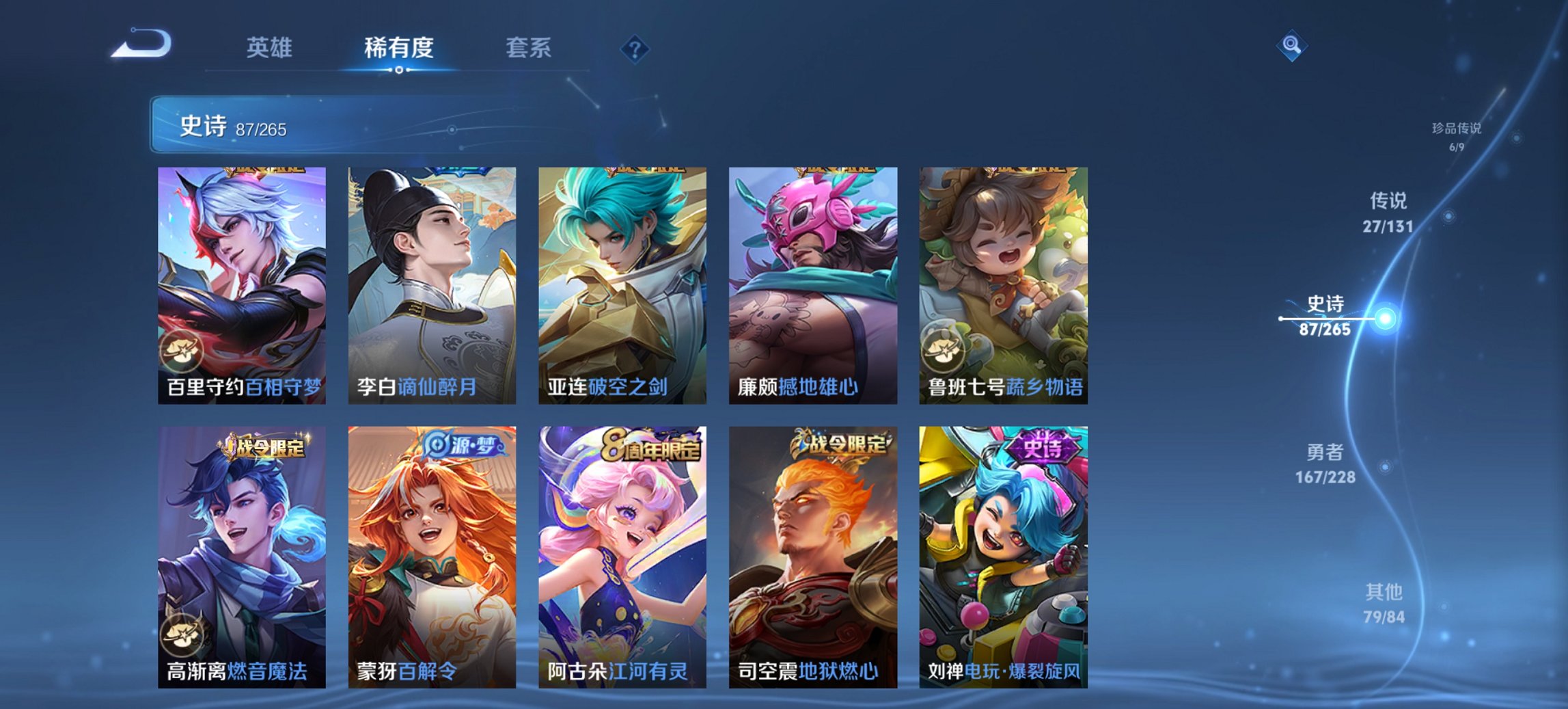Tap the question mark help icon beside tabs

[635, 48]
